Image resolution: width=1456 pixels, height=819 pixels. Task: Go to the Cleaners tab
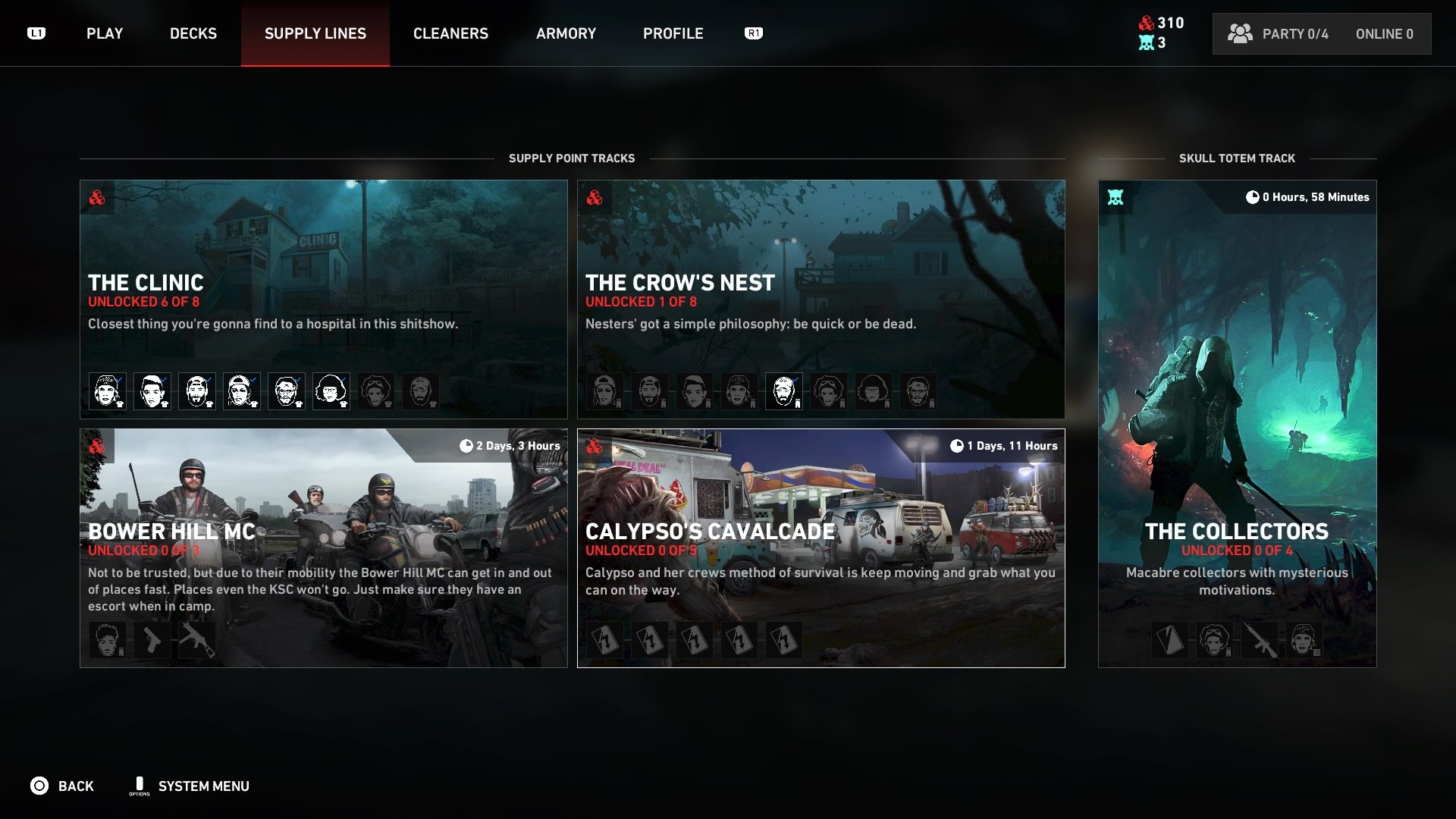pos(450,33)
